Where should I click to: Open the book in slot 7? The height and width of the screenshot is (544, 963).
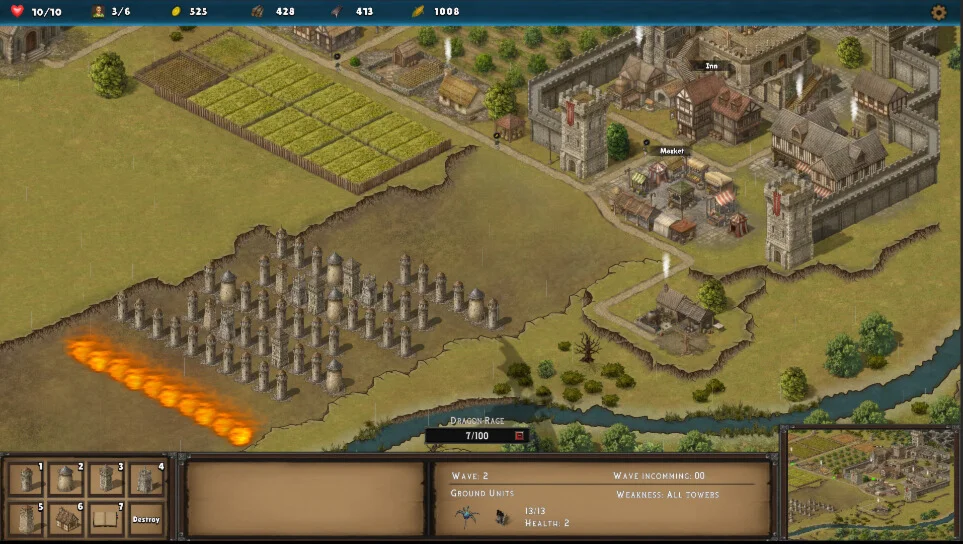pyautogui.click(x=106, y=518)
